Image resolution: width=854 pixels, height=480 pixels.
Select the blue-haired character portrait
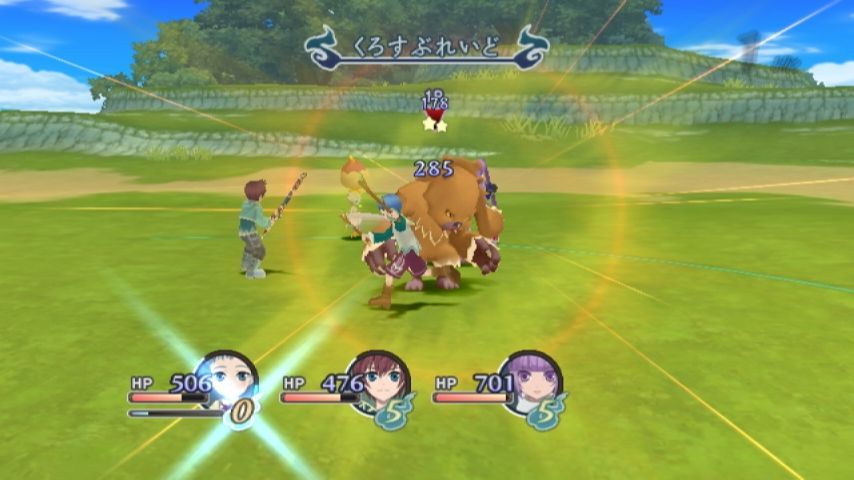point(228,380)
